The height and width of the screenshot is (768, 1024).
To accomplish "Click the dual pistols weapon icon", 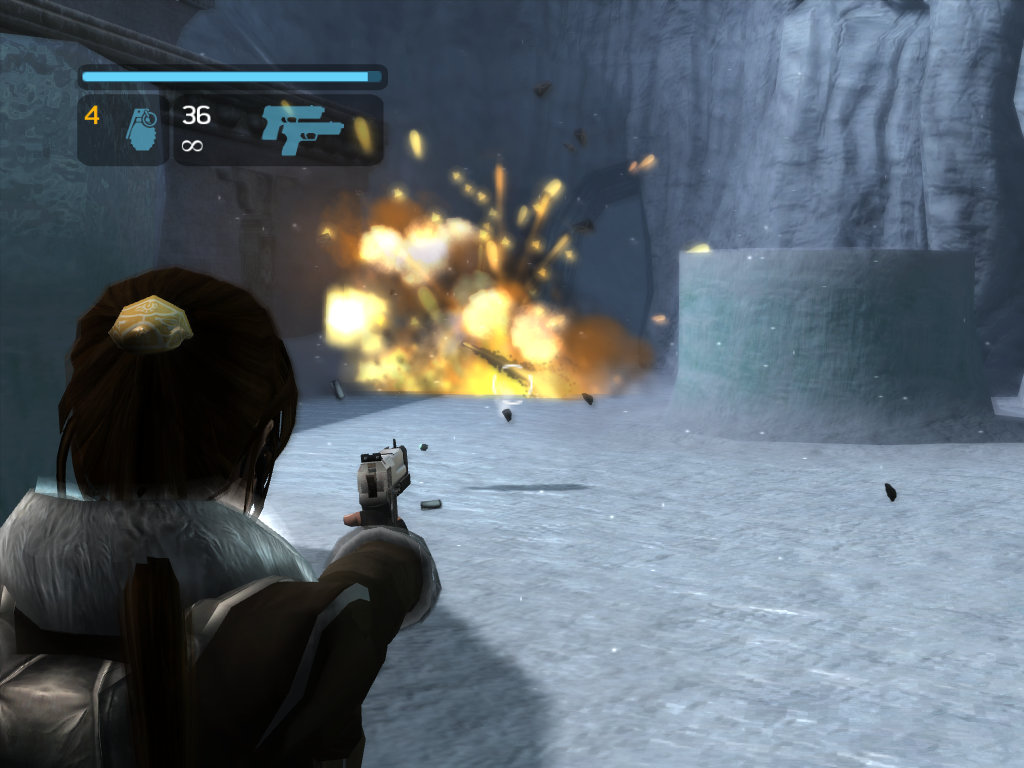I will pos(300,130).
